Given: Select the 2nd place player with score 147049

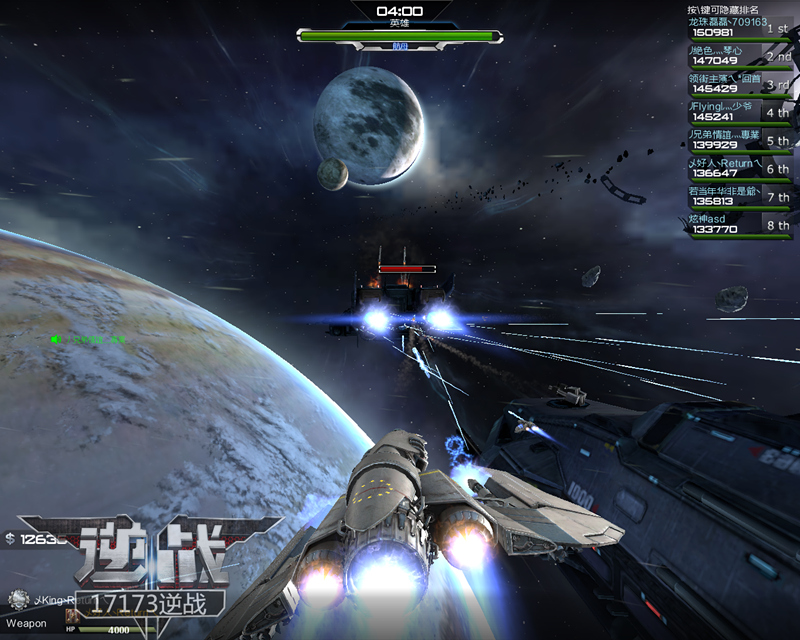Looking at the screenshot, I should pos(740,55).
